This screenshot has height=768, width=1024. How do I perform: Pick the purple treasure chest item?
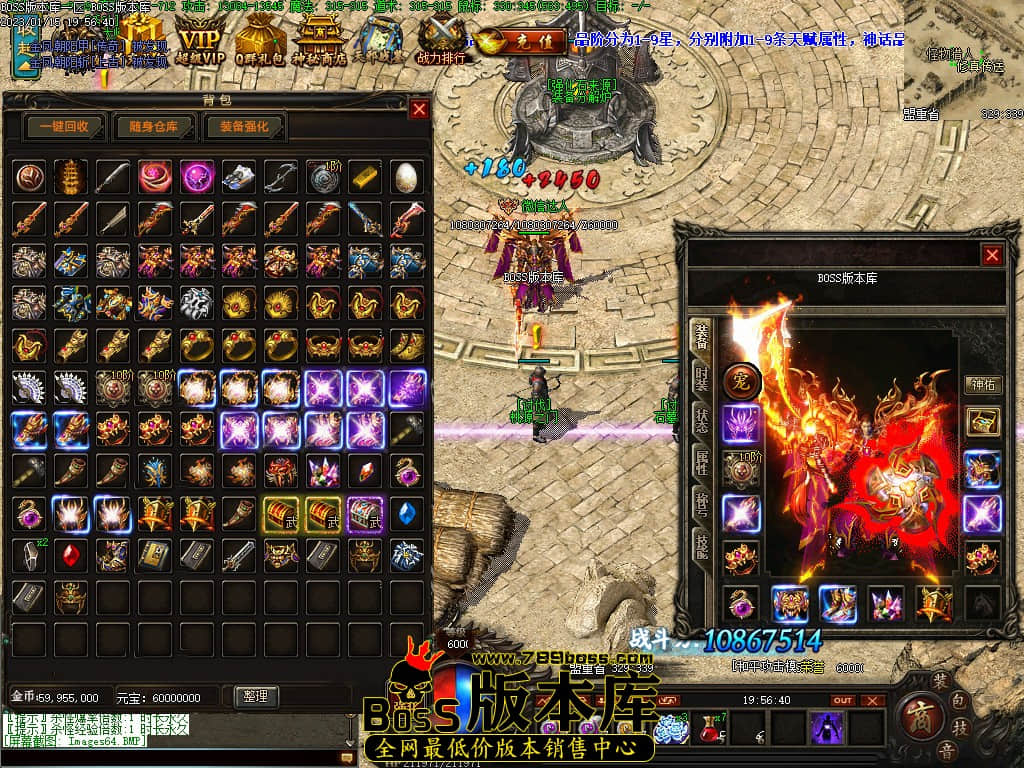(x=365, y=513)
